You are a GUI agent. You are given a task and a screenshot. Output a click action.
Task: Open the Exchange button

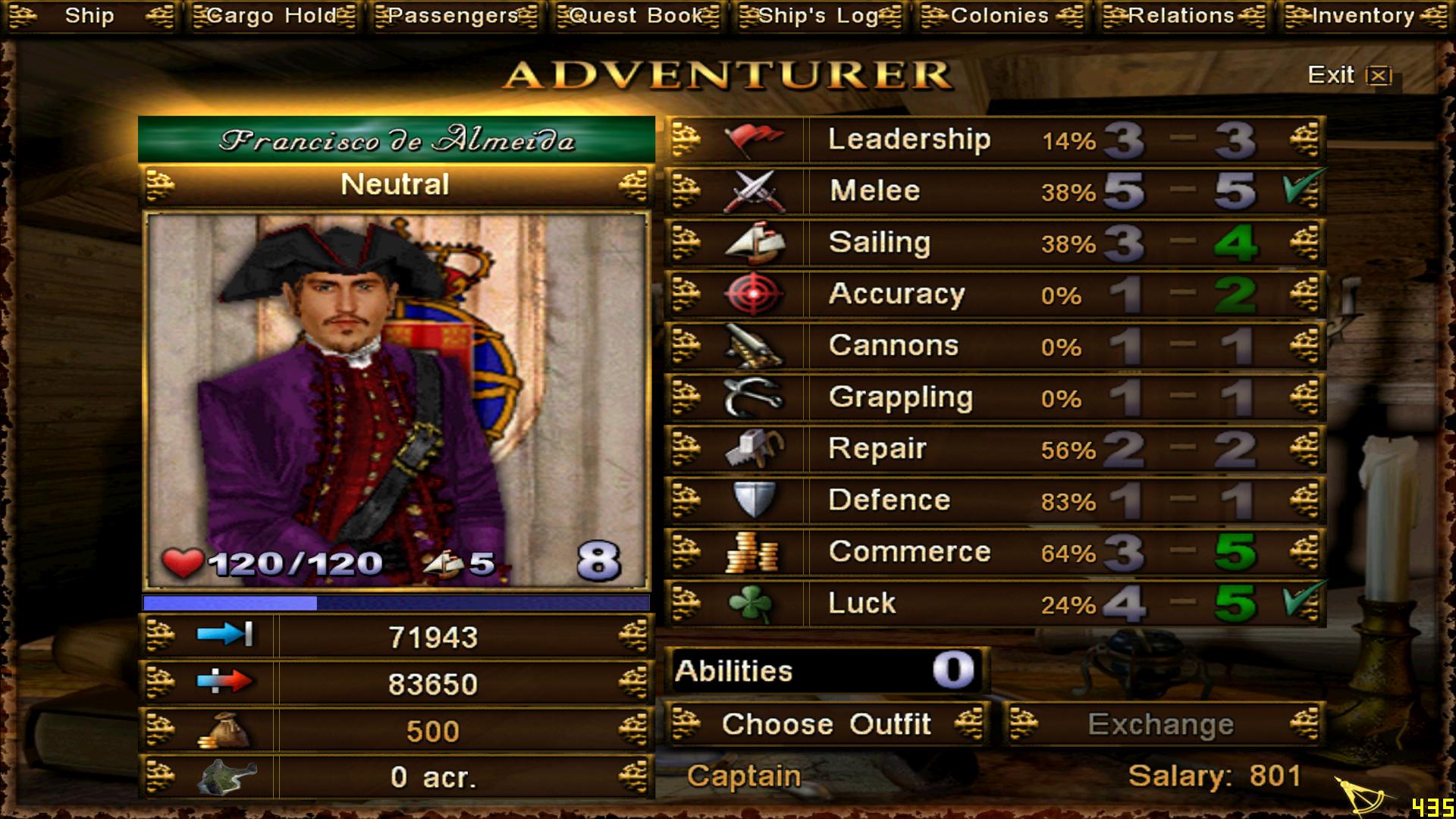1161,724
